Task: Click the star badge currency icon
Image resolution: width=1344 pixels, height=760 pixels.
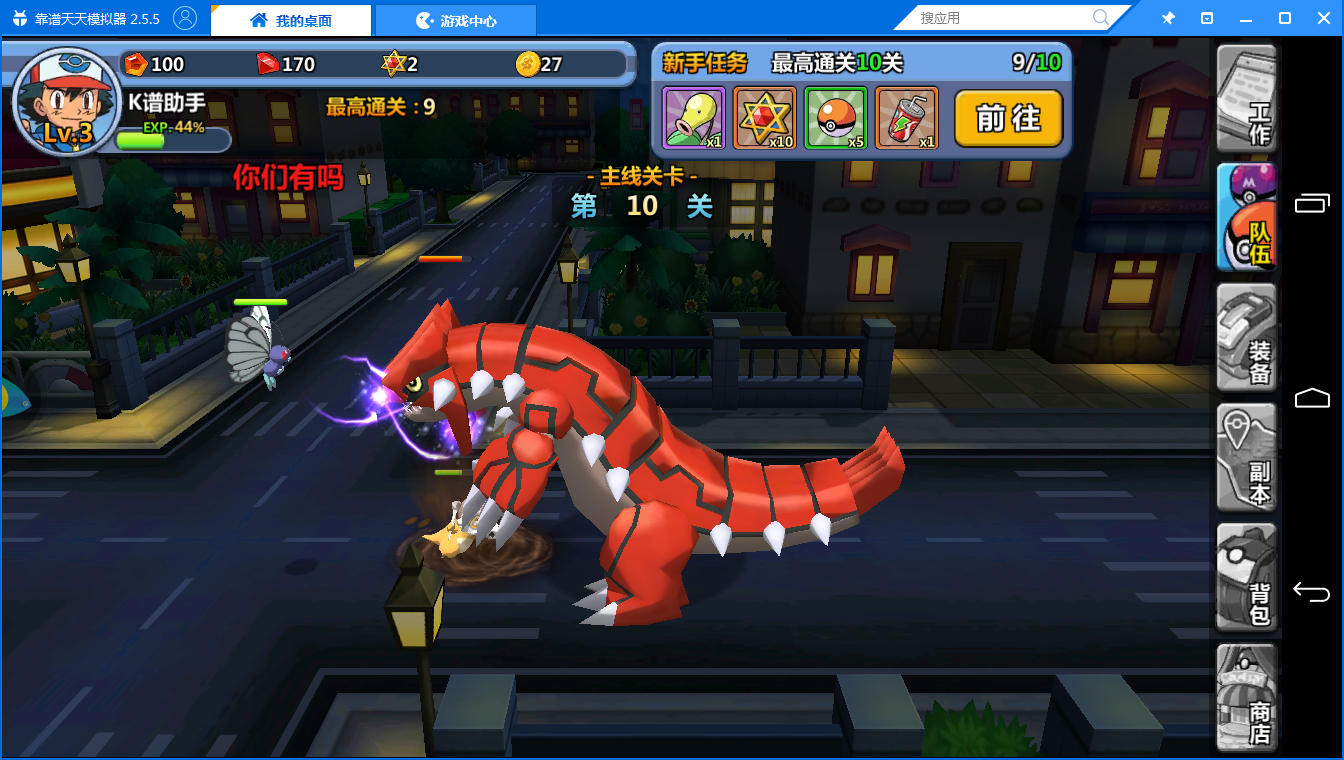Action: [393, 64]
